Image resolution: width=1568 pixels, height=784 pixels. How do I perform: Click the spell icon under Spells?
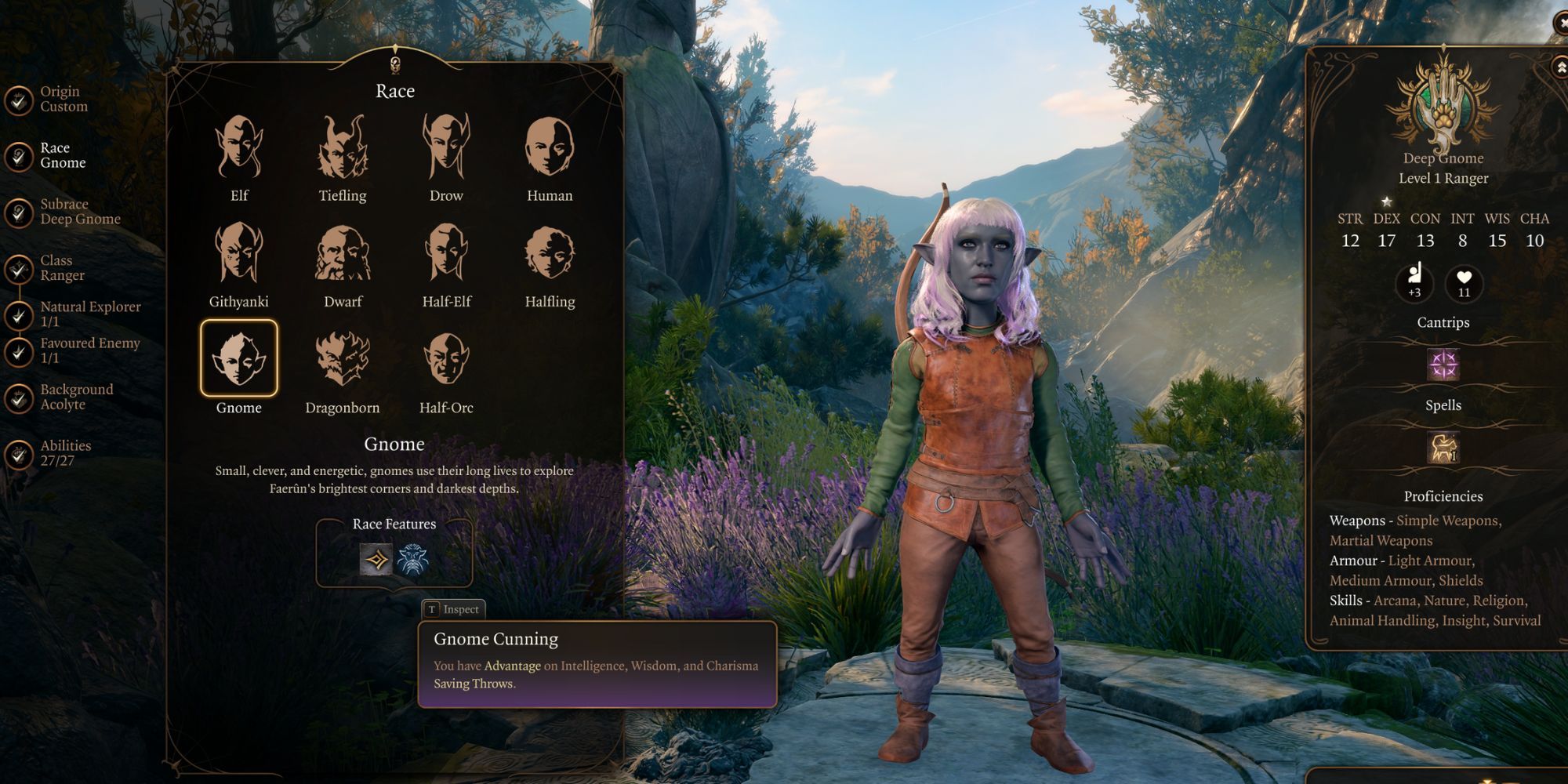point(1443,448)
